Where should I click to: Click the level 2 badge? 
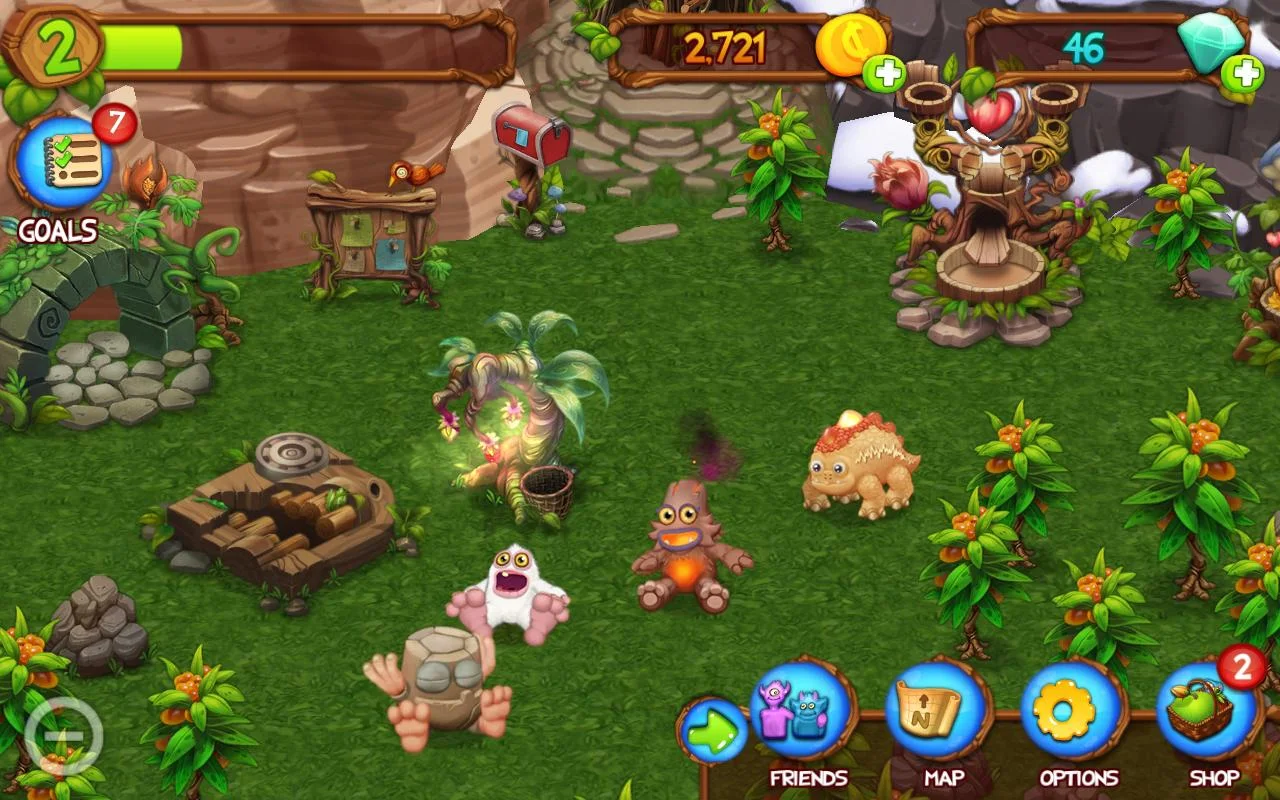coord(58,47)
